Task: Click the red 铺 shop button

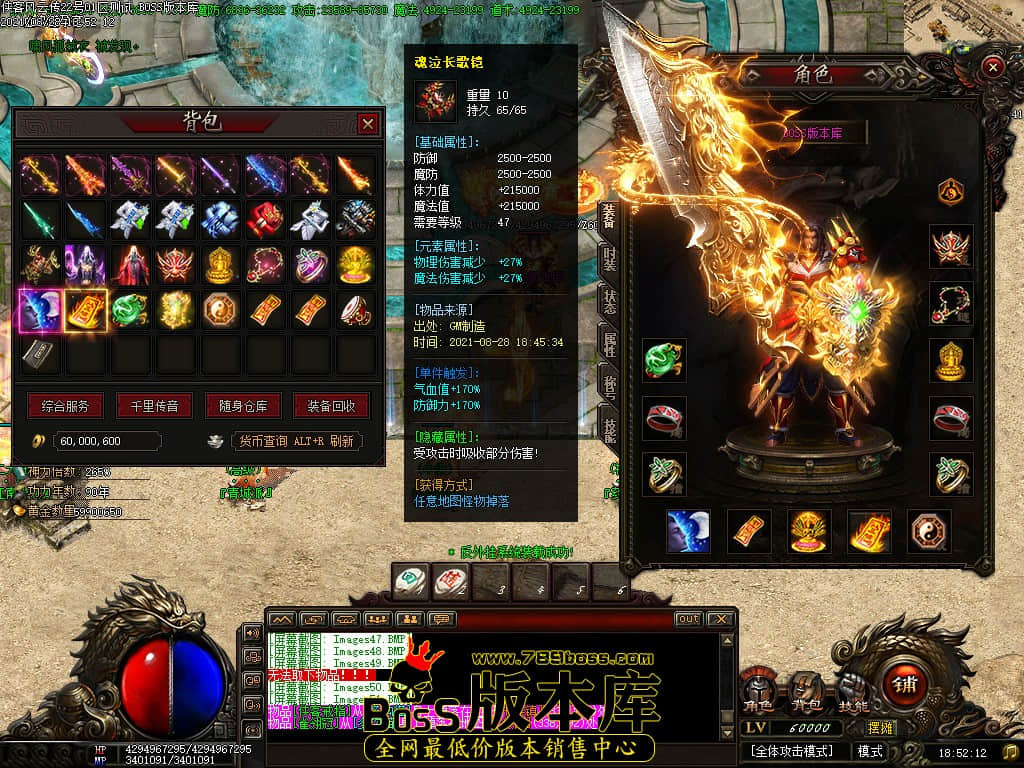Action: click(x=906, y=685)
